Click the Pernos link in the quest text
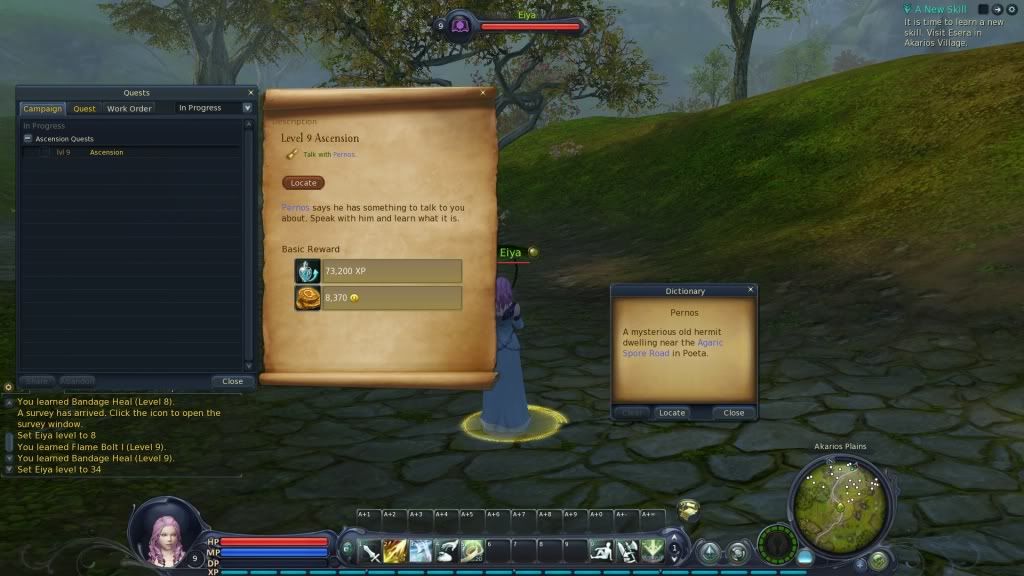1024x576 pixels. click(295, 207)
